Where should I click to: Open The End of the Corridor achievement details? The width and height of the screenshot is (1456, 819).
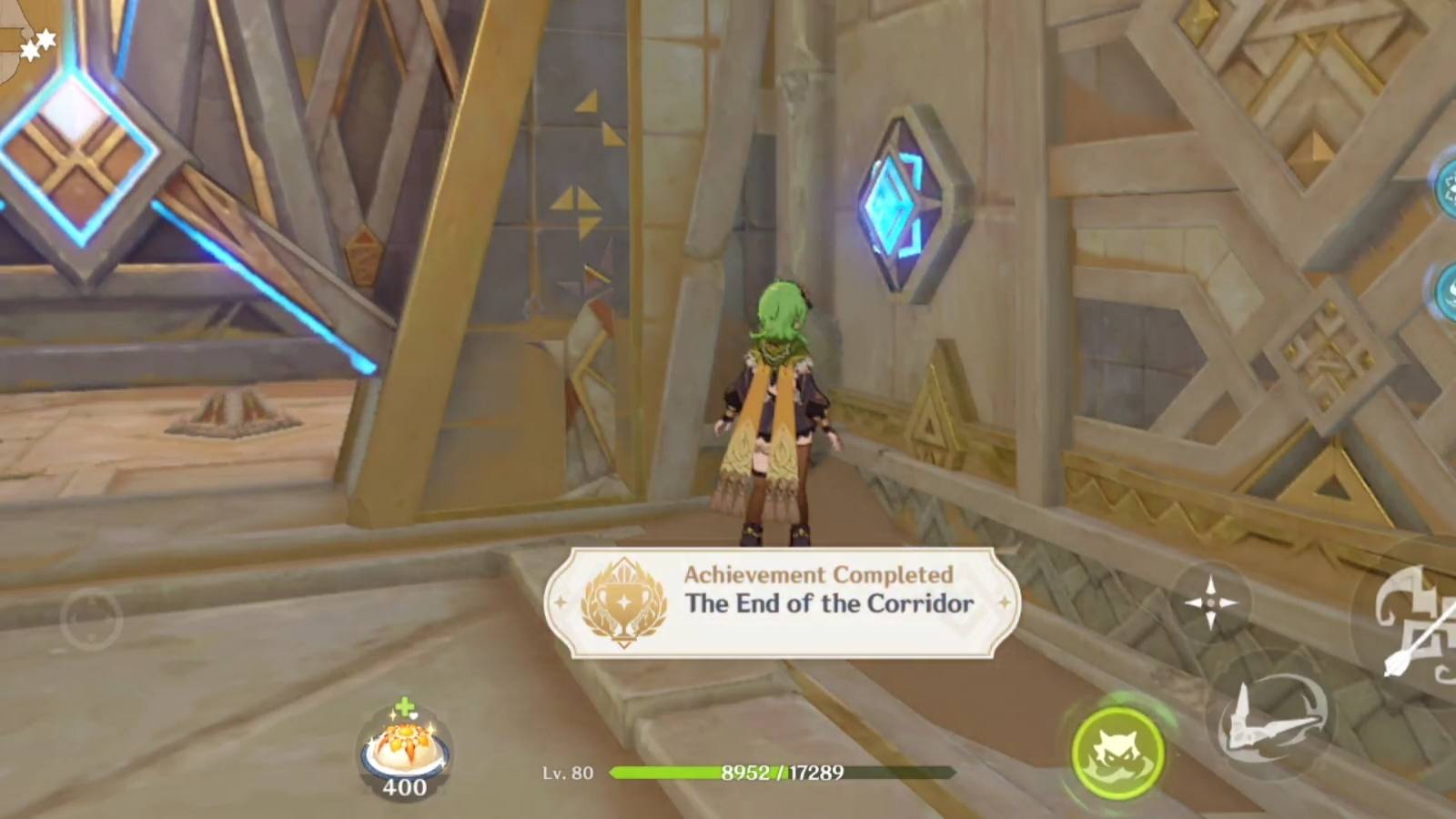point(830,603)
